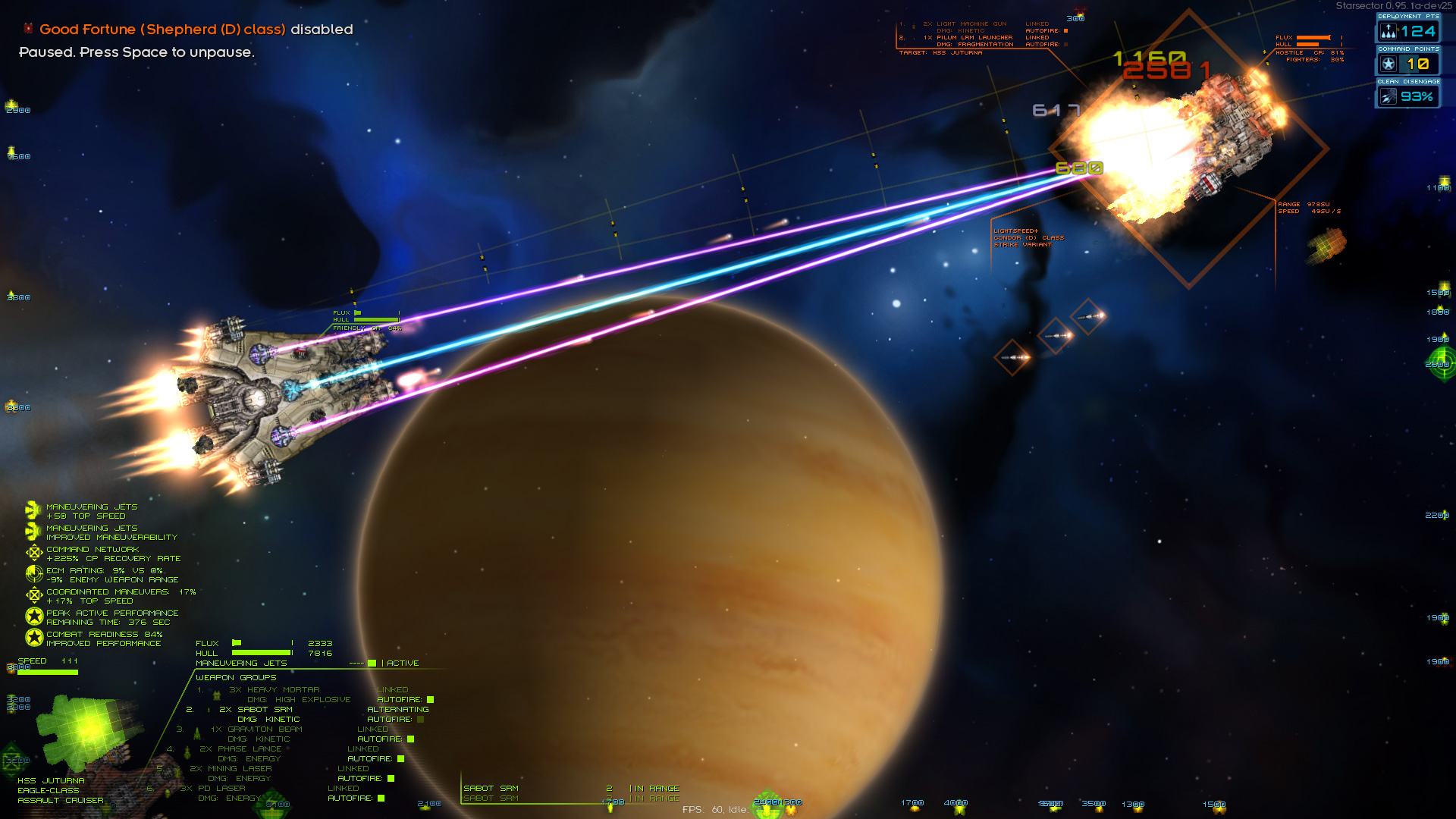Screen dimensions: 1456x819
Task: Enable autofire for the Sabot SRM group
Action: click(x=419, y=719)
